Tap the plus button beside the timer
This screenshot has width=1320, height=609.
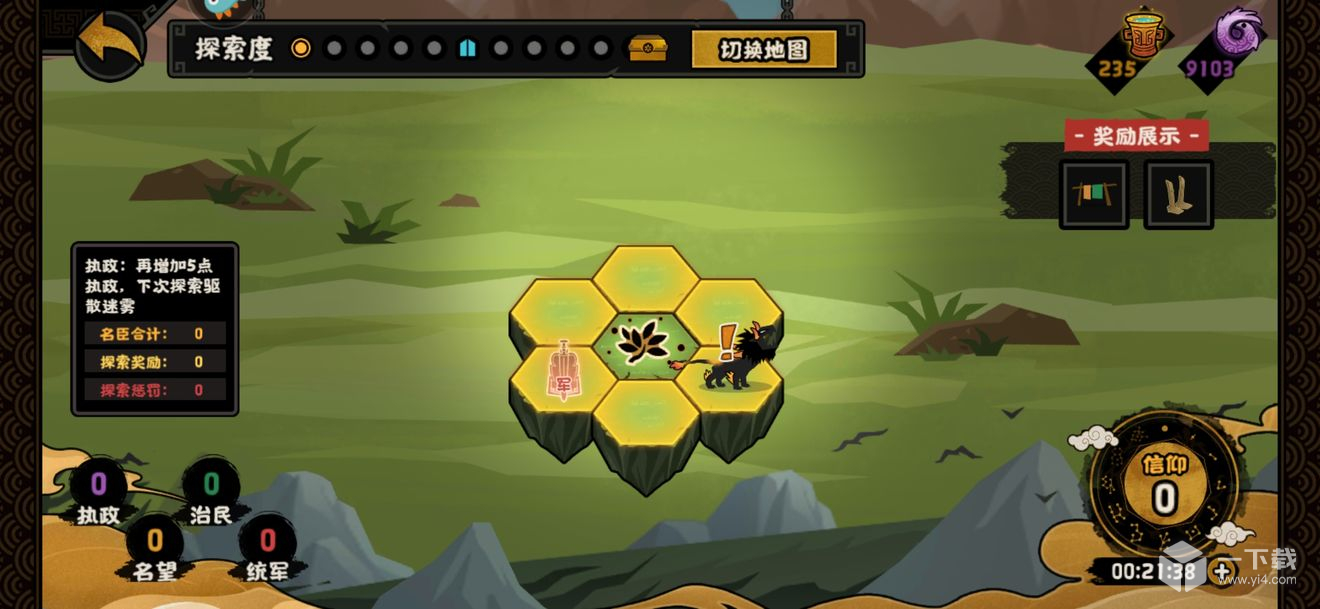1222,572
